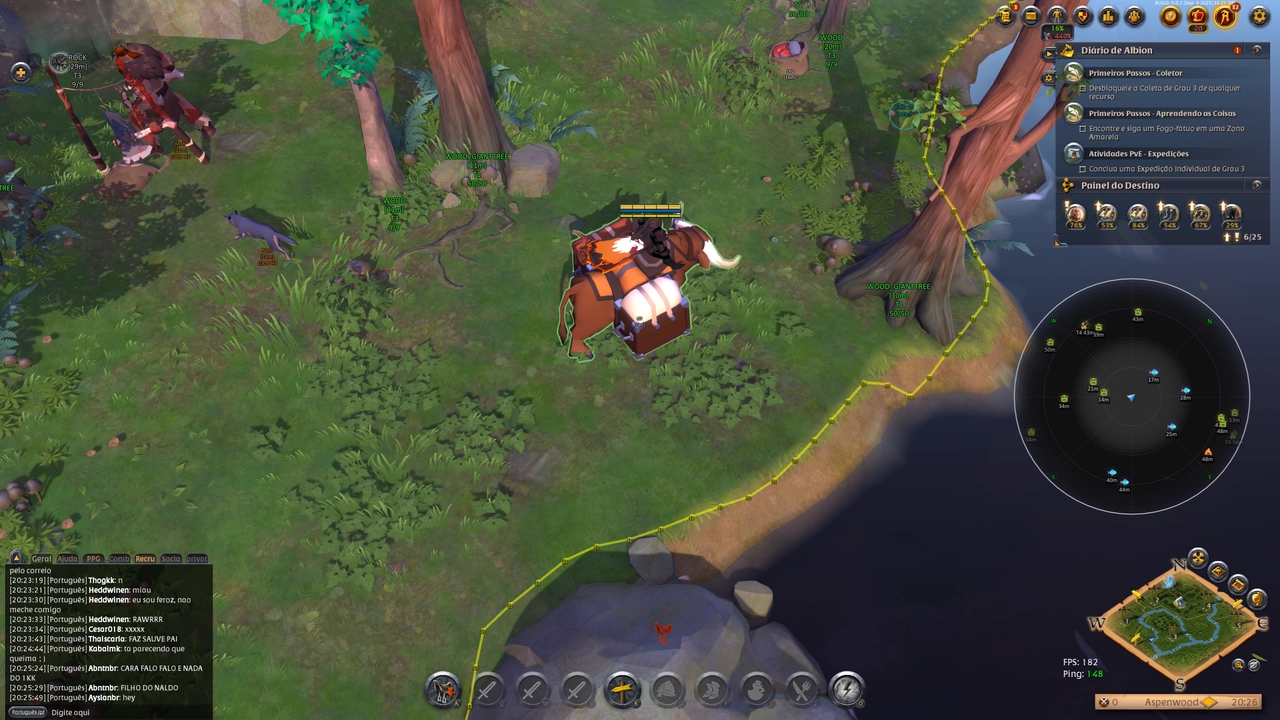1280x720 pixels.
Task: Activate the signpost ability in slot R
Action: [620, 689]
